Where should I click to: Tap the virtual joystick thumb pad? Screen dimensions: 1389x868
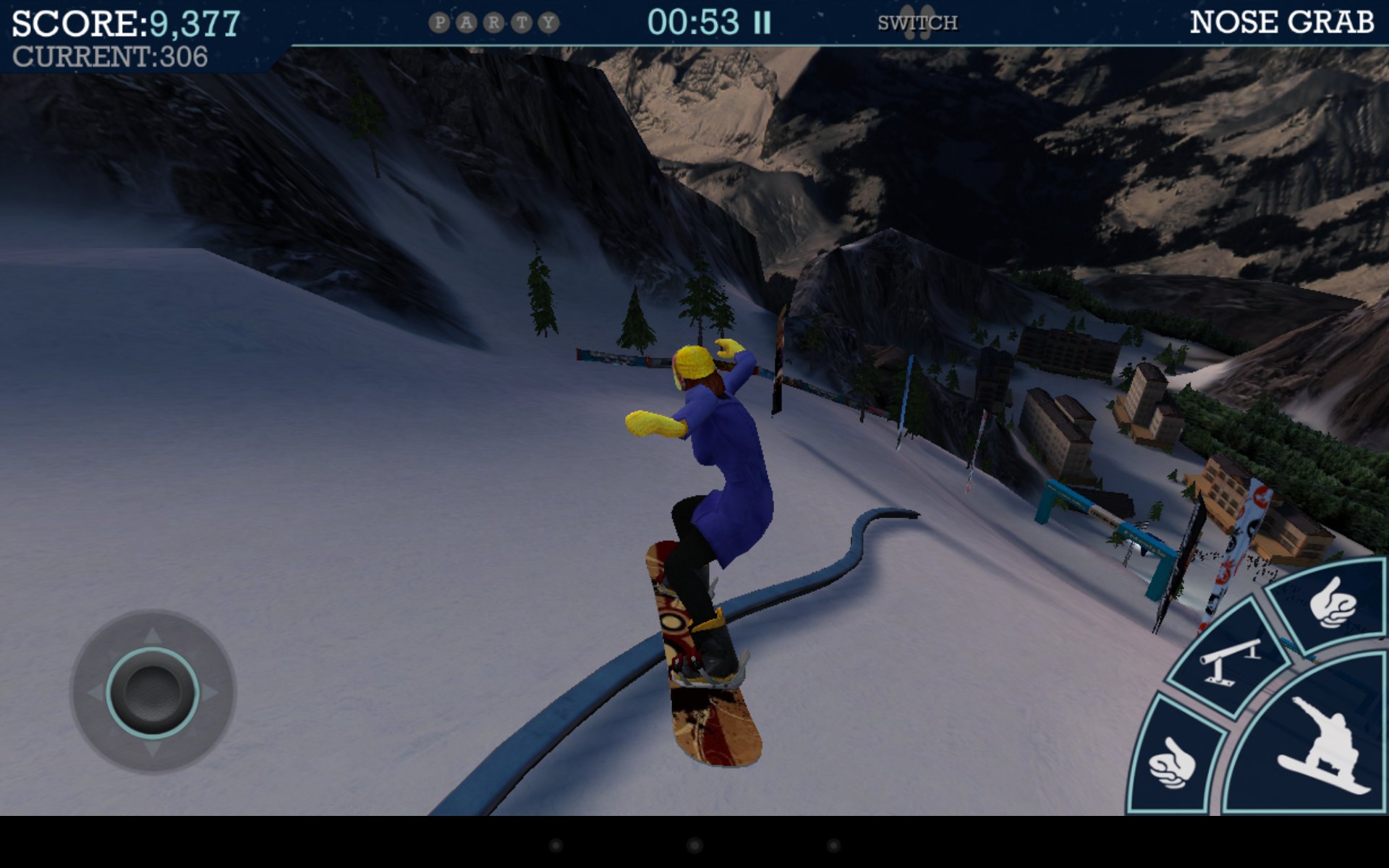click(153, 692)
